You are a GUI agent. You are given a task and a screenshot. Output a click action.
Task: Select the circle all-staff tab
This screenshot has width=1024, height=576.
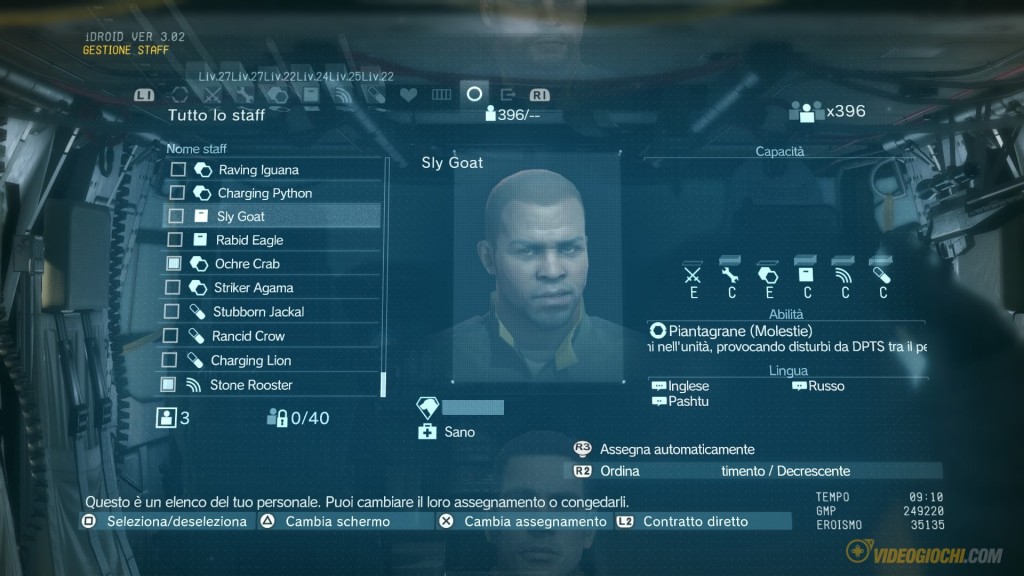coord(474,95)
